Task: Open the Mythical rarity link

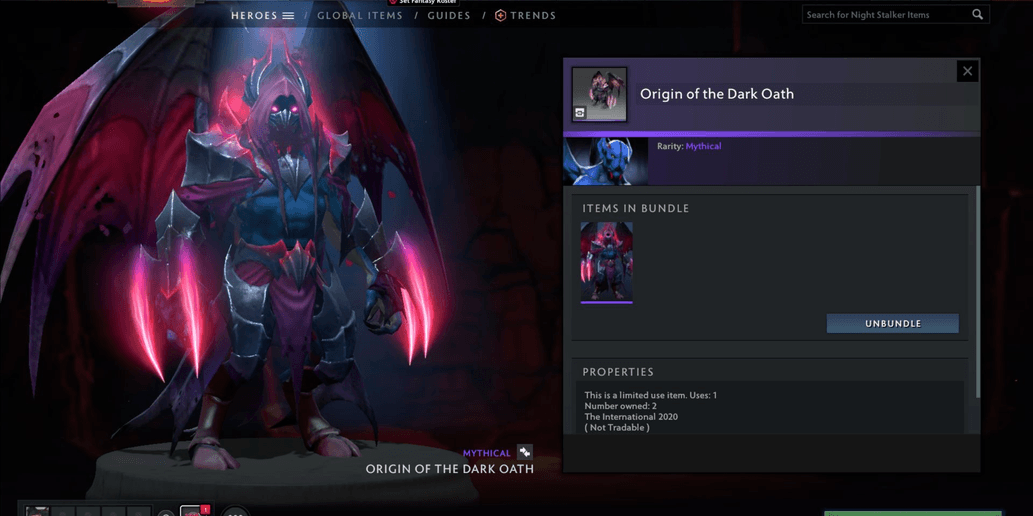Action: point(703,146)
